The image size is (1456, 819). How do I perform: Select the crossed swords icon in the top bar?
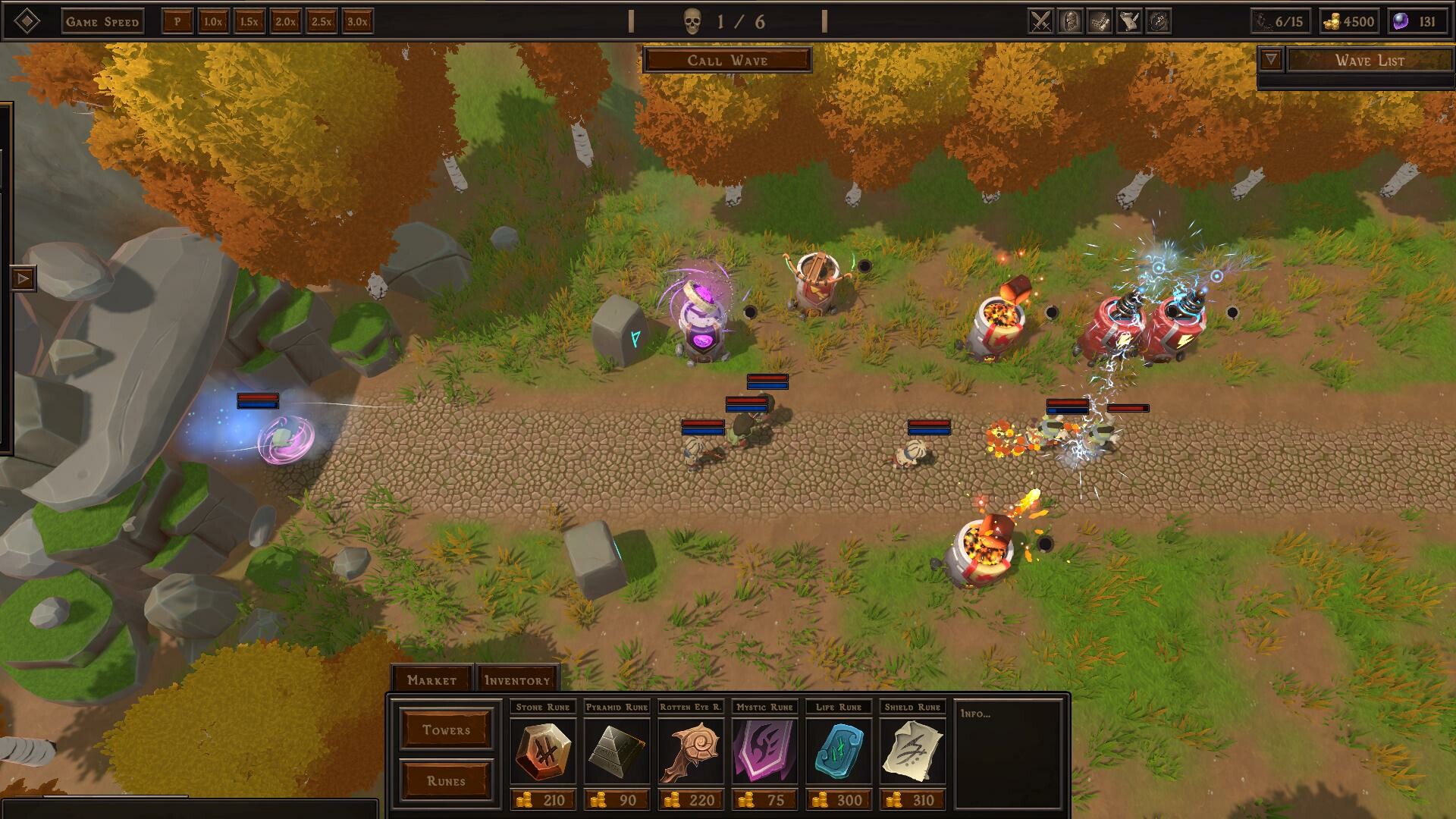click(x=1040, y=21)
